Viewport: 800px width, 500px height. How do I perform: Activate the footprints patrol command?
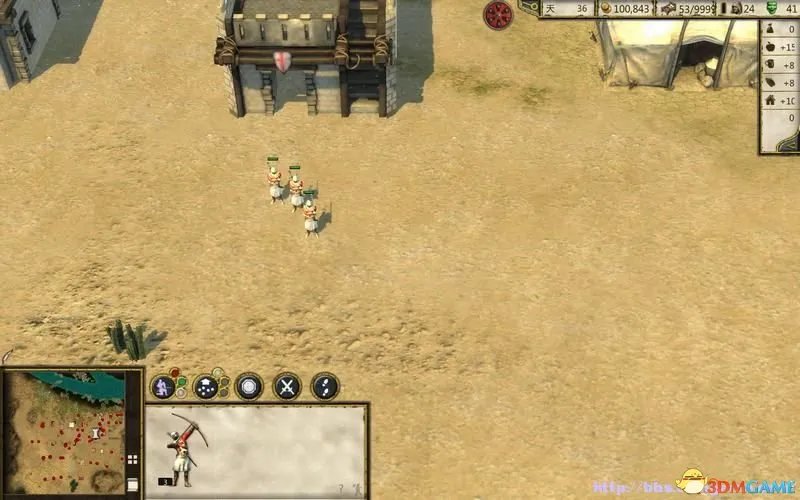click(325, 386)
